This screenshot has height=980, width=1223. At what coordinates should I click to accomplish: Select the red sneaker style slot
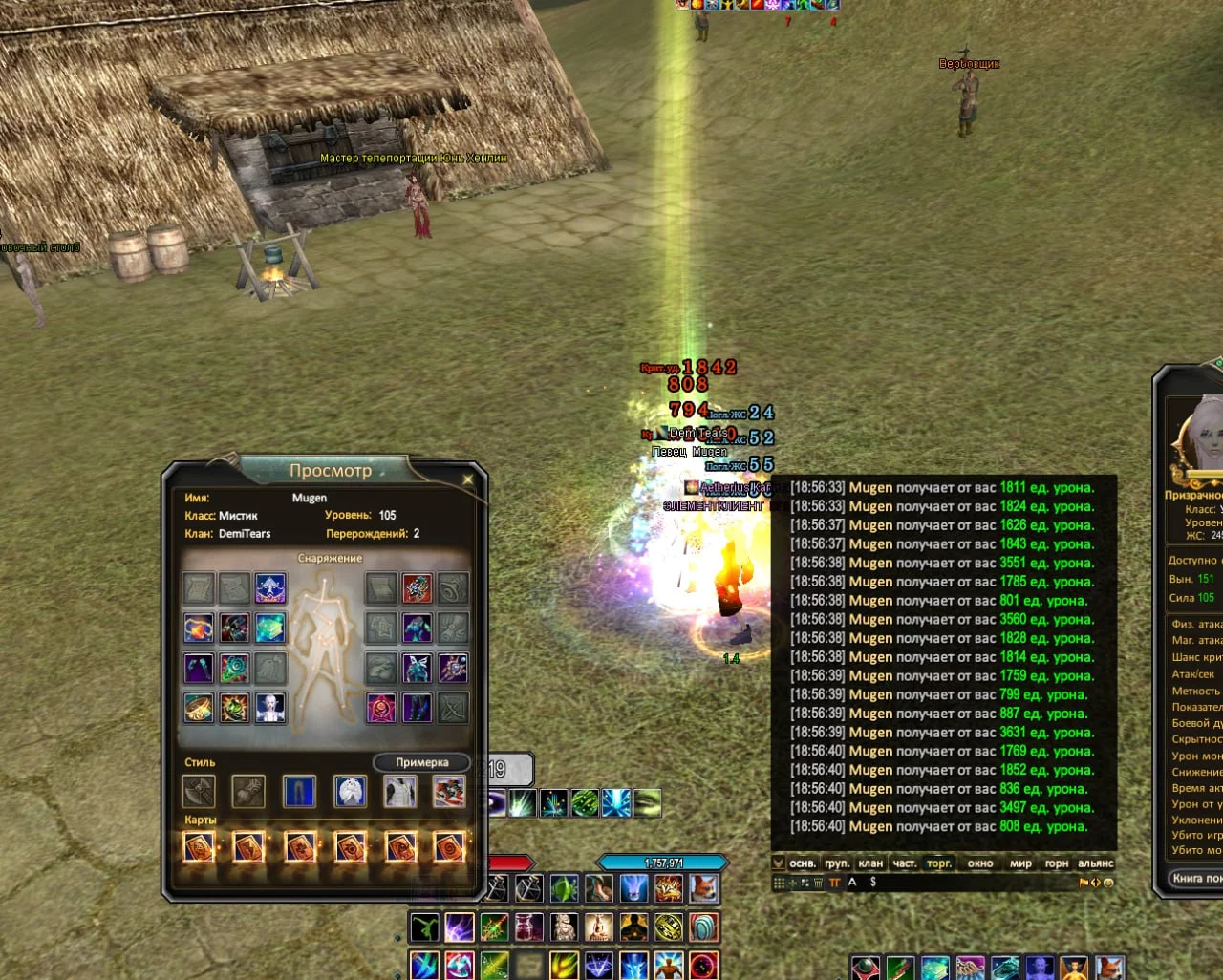click(449, 791)
